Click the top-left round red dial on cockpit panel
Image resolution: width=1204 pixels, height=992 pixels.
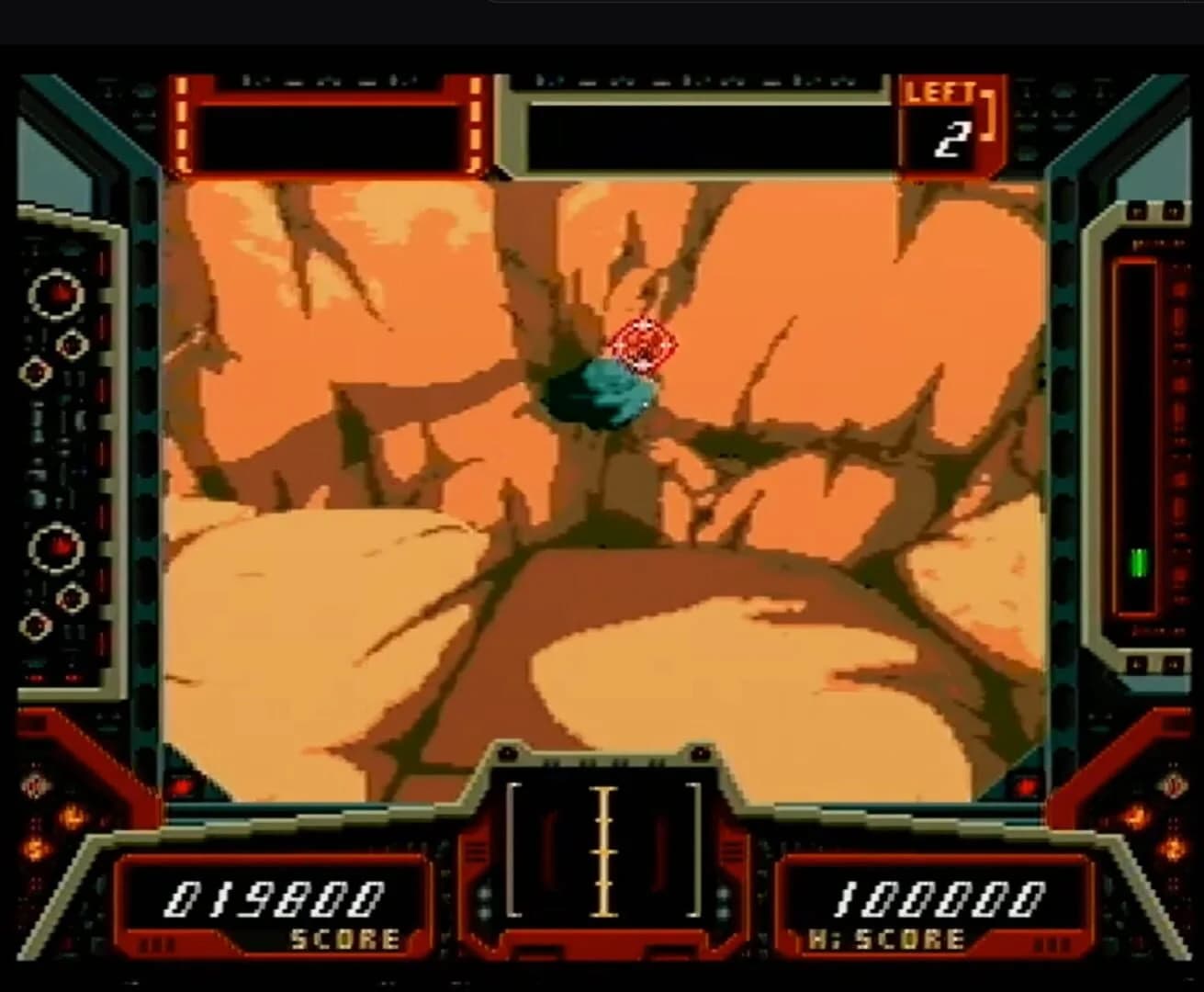click(x=57, y=292)
